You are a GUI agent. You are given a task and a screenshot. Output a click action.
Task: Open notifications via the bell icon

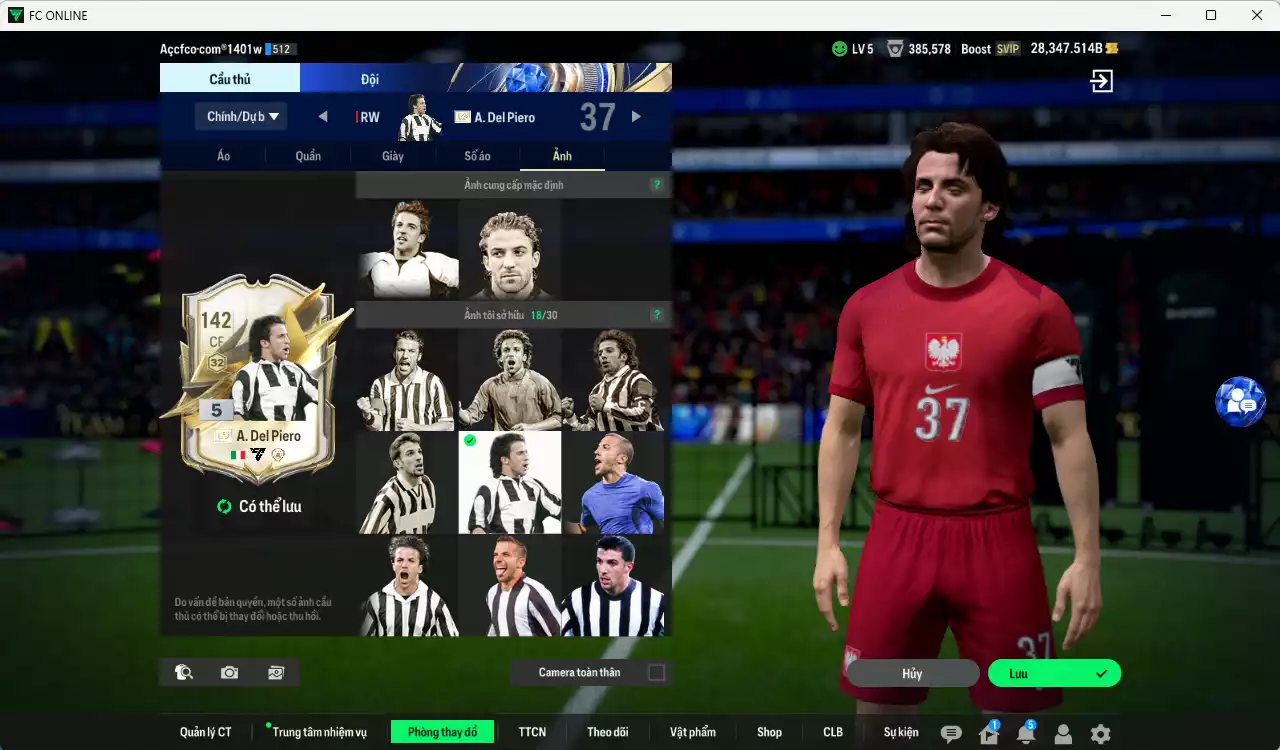pyautogui.click(x=1026, y=732)
